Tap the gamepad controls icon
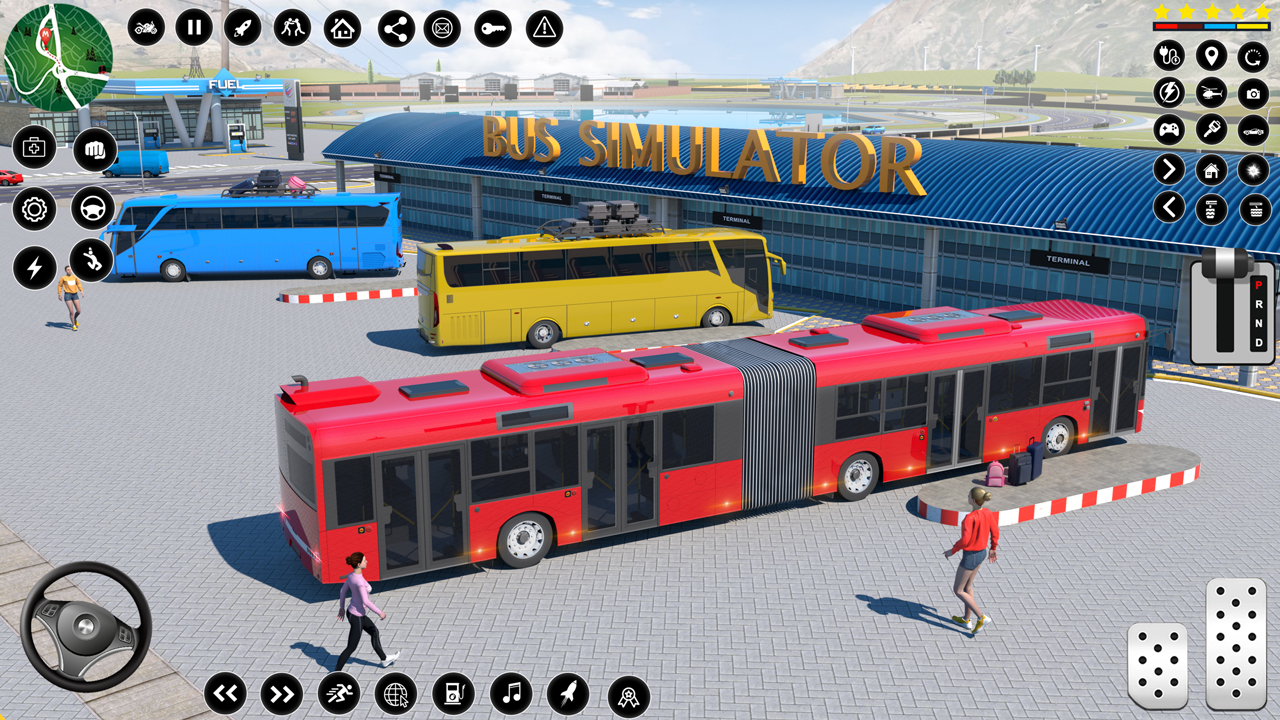This screenshot has height=720, width=1280. [1168, 130]
